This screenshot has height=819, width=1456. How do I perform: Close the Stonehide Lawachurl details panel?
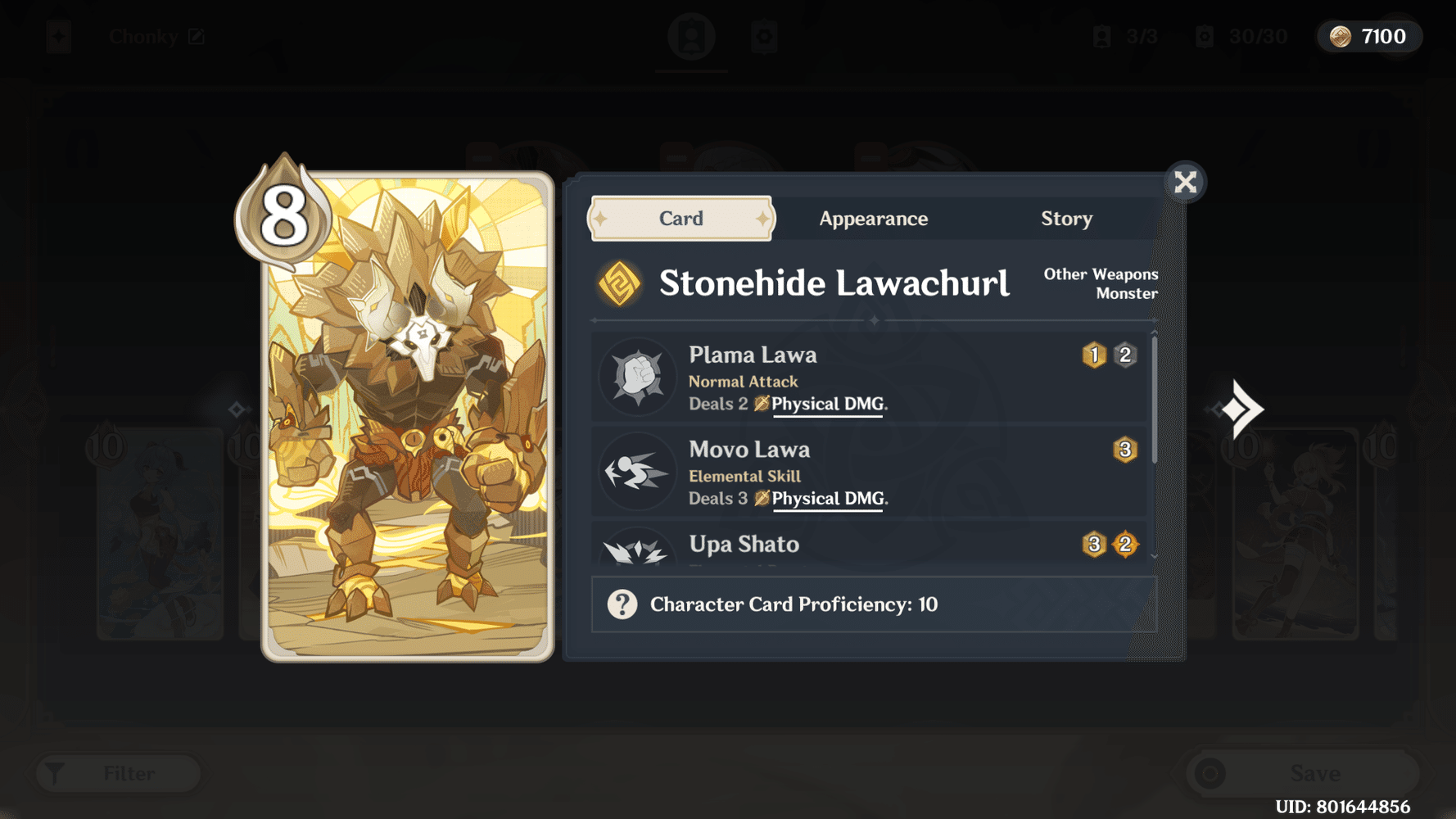tap(1185, 182)
